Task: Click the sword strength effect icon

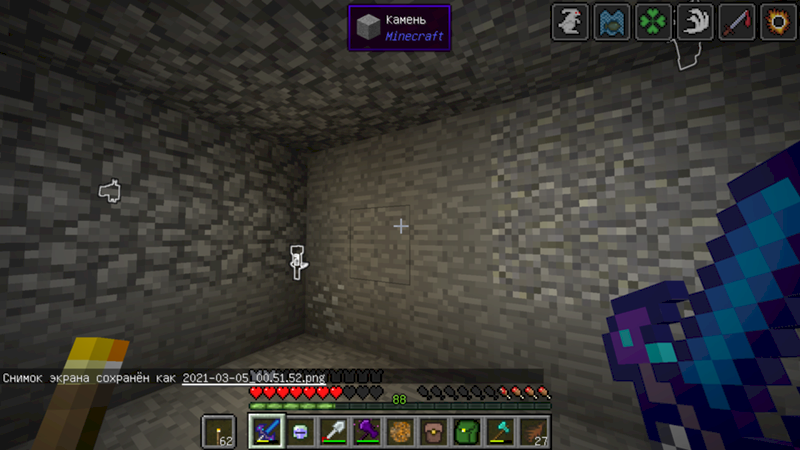Action: click(x=733, y=22)
